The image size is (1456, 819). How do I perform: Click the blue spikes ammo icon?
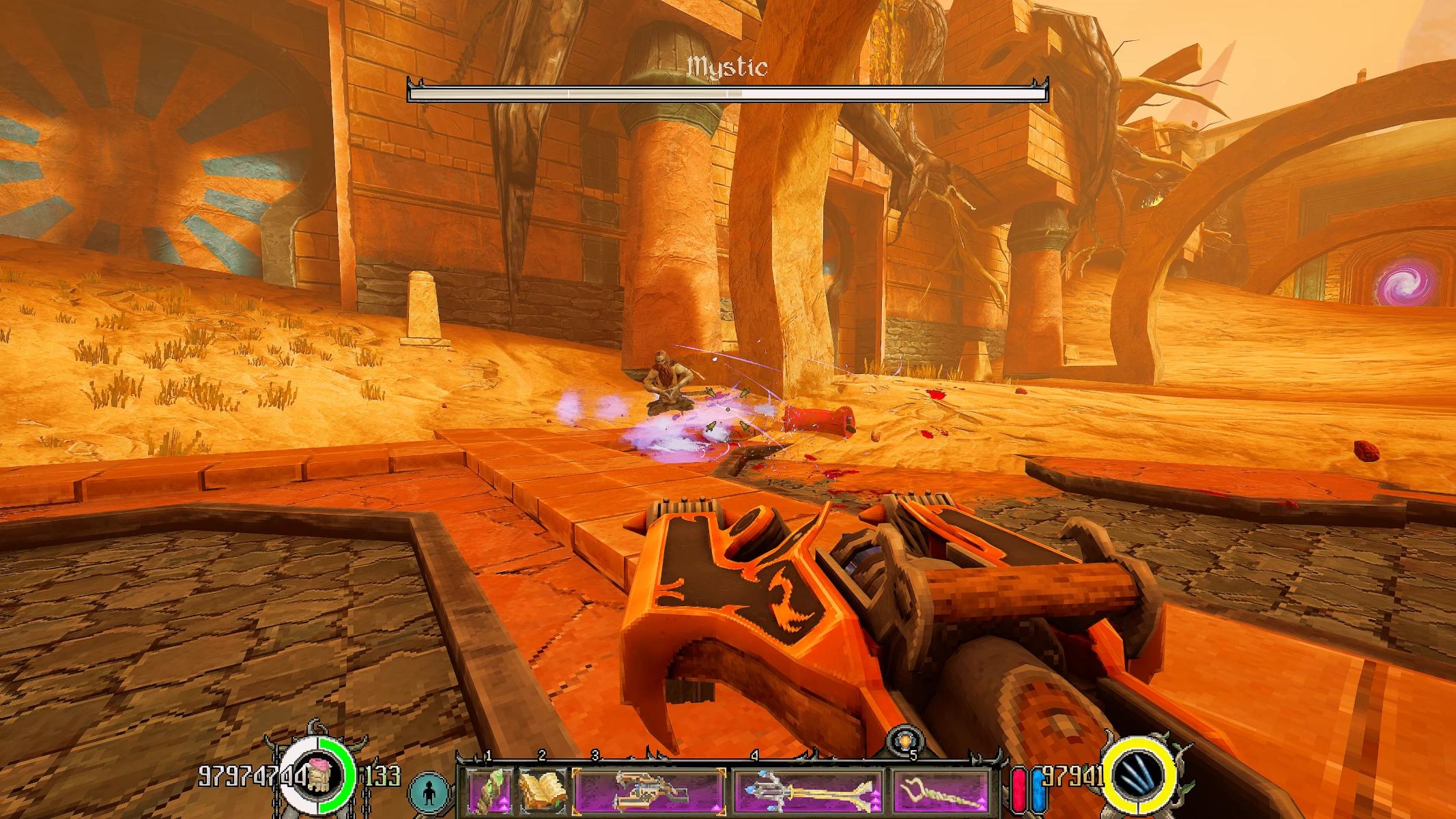[x=1141, y=777]
